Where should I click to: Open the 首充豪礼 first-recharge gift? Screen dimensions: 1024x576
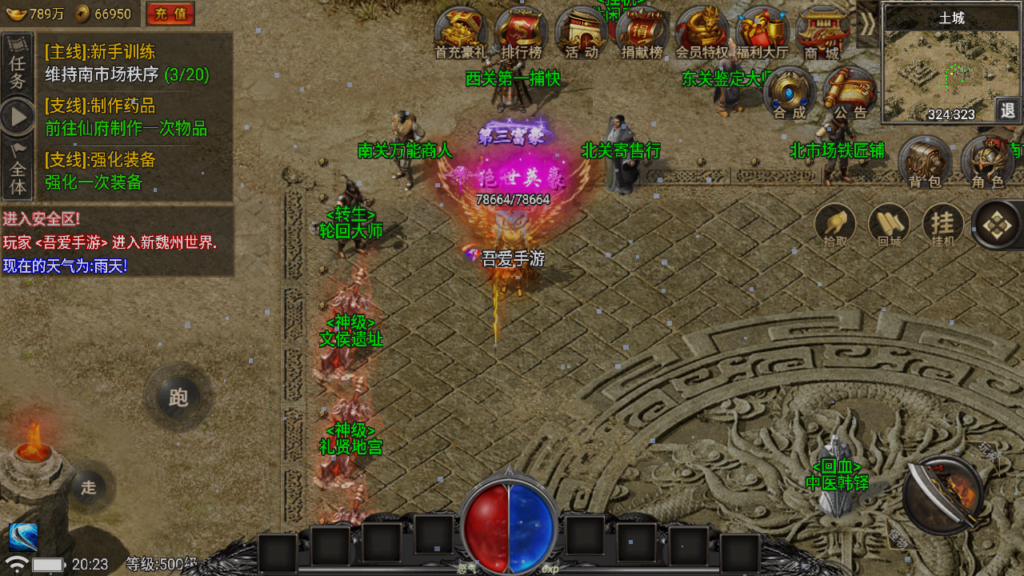(x=460, y=32)
